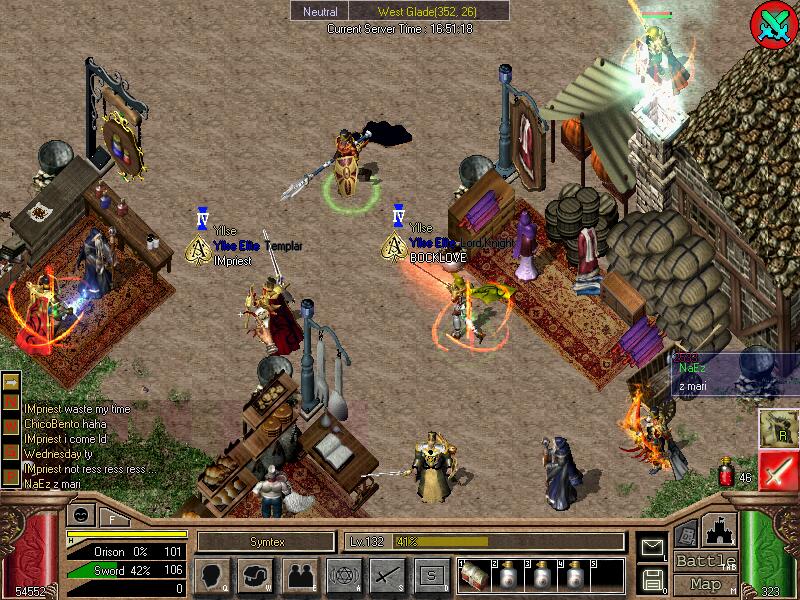Screen dimensions: 800x600
Task: Open the mail envelope icon
Action: pos(652,547)
